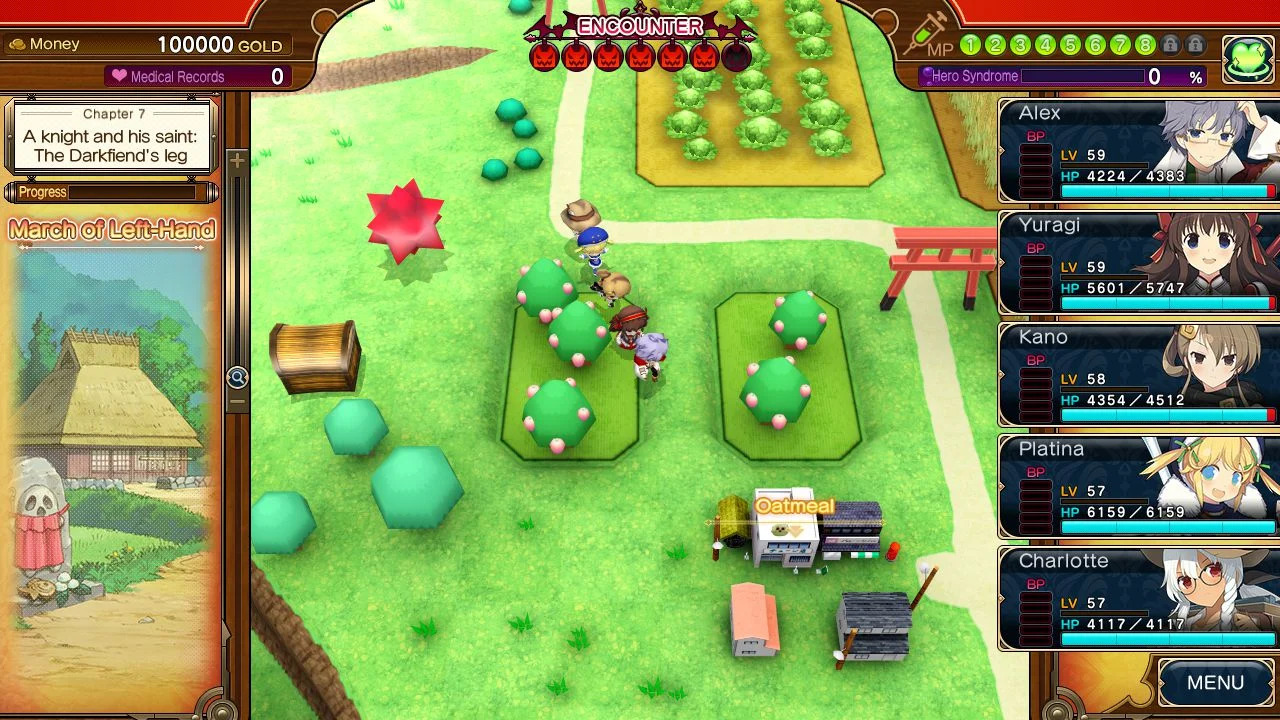
Task: Select Alex's party status panel
Action: point(1138,151)
